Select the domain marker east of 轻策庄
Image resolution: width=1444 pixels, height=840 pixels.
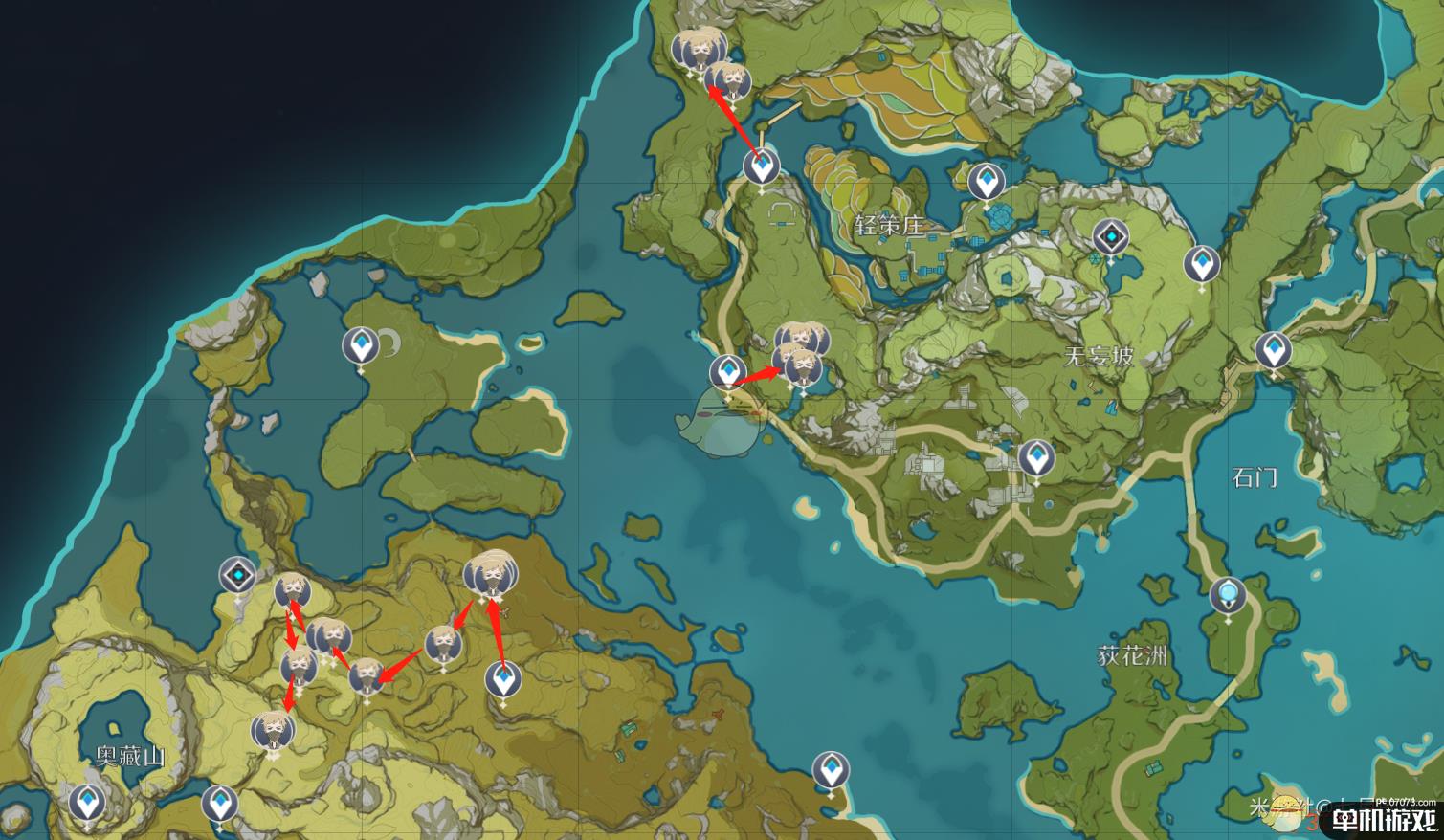(1111, 236)
